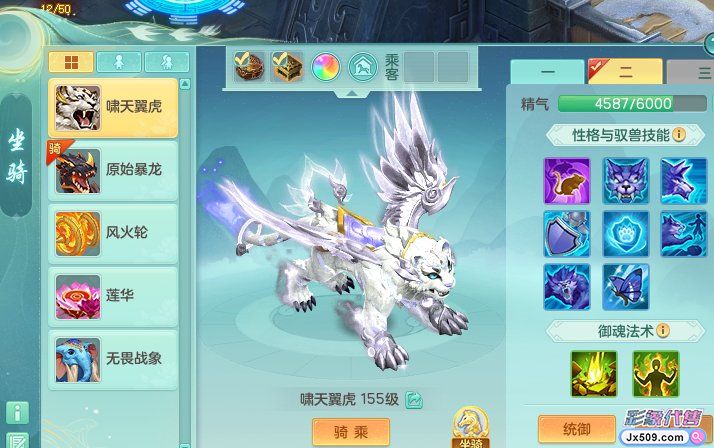
Task: Open the rocking horse house icon
Action: 362,66
